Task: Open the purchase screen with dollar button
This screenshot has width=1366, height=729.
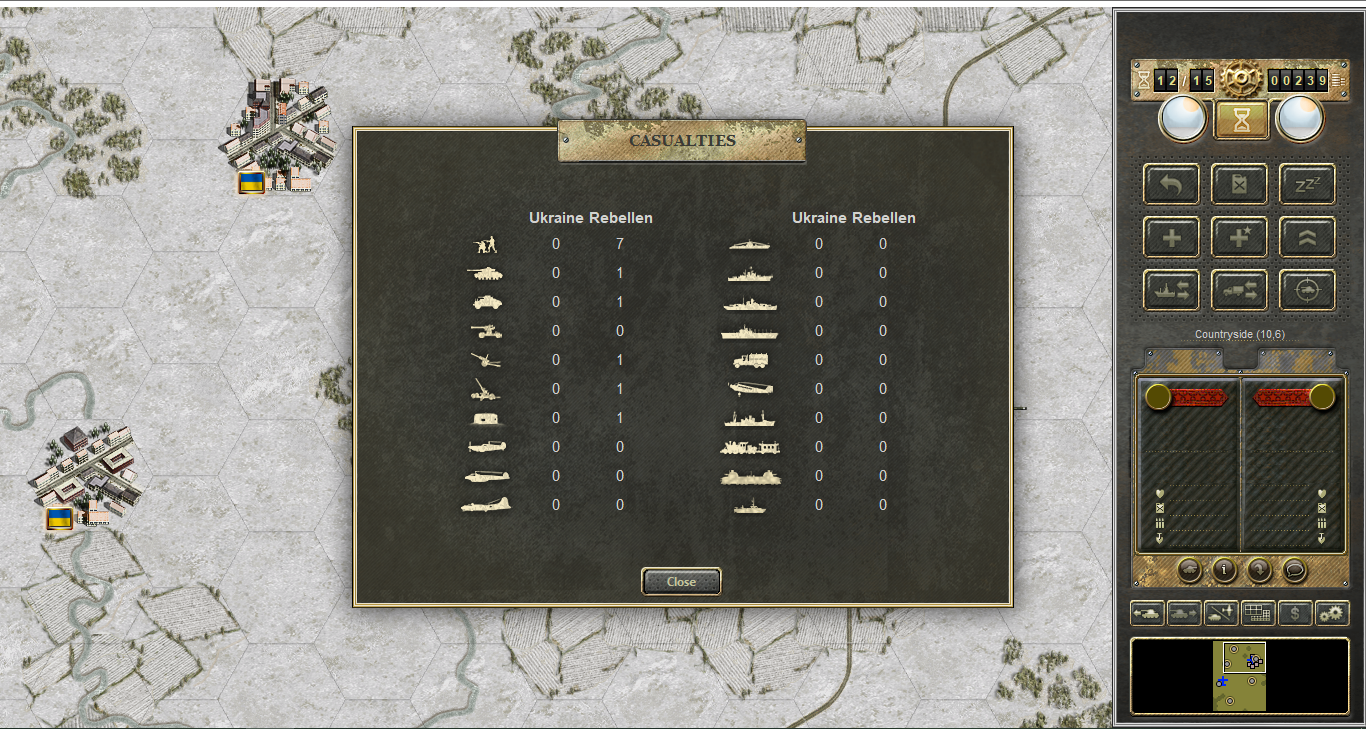Action: point(1295,613)
